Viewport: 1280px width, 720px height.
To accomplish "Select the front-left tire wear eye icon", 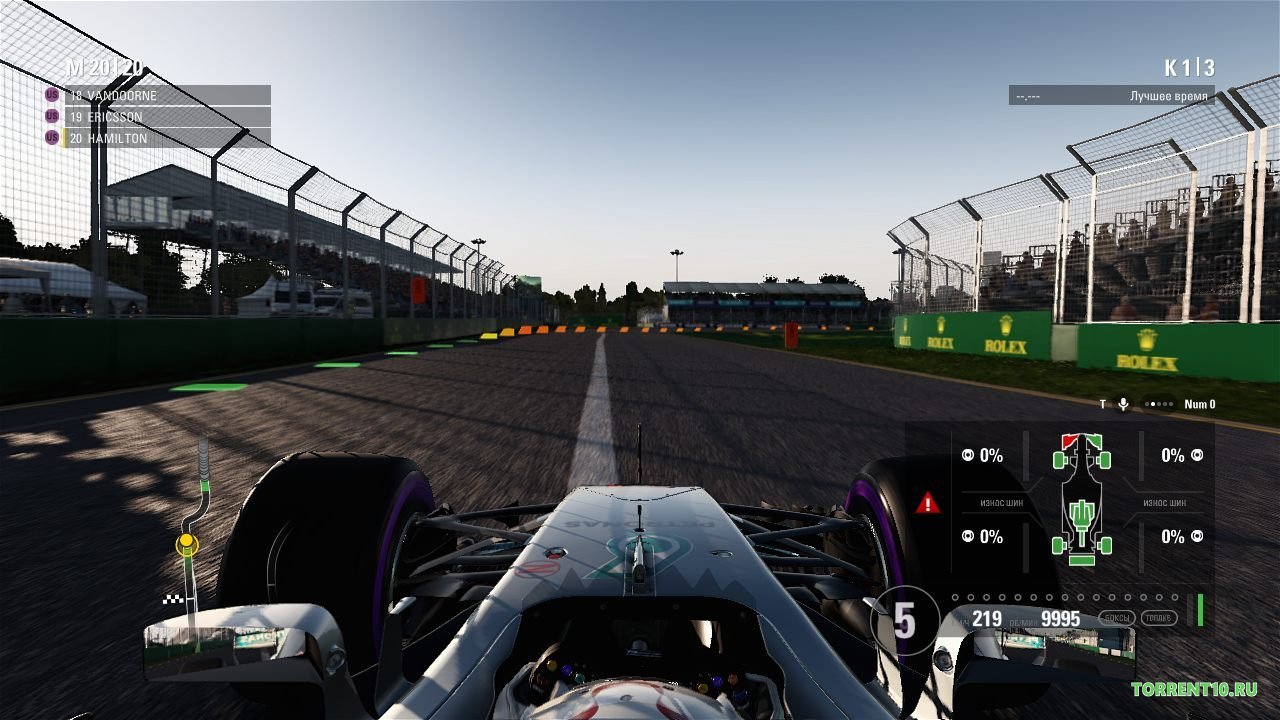I will click(x=966, y=457).
